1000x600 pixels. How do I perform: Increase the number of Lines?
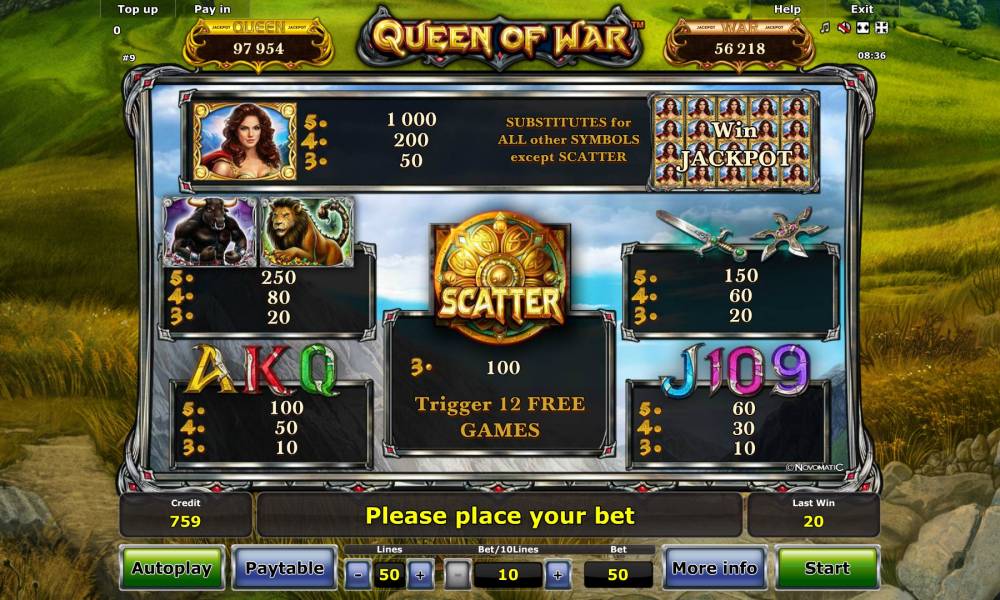[x=420, y=575]
